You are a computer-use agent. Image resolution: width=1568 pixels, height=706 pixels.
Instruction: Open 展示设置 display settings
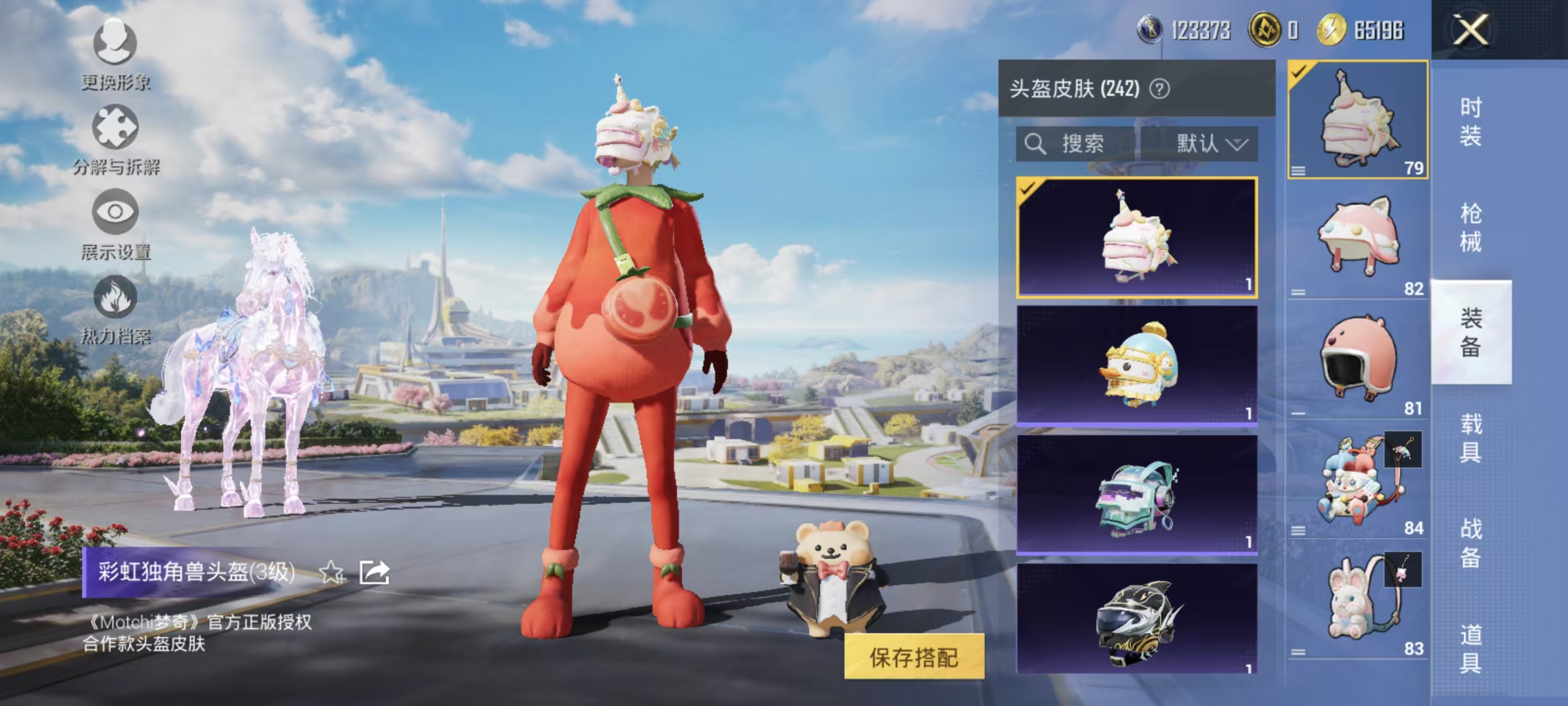[115, 223]
